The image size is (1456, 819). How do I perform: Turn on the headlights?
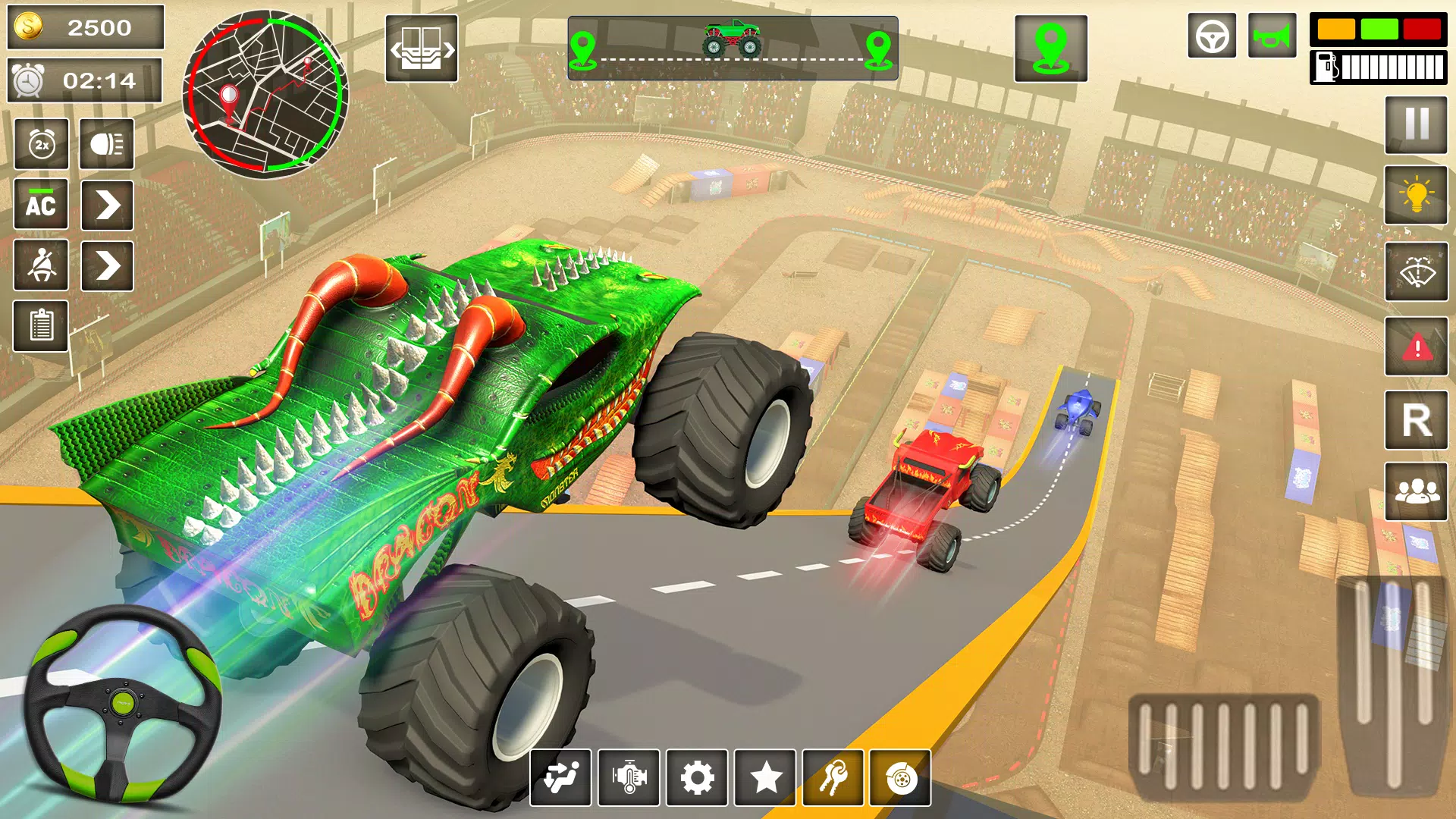tap(107, 144)
